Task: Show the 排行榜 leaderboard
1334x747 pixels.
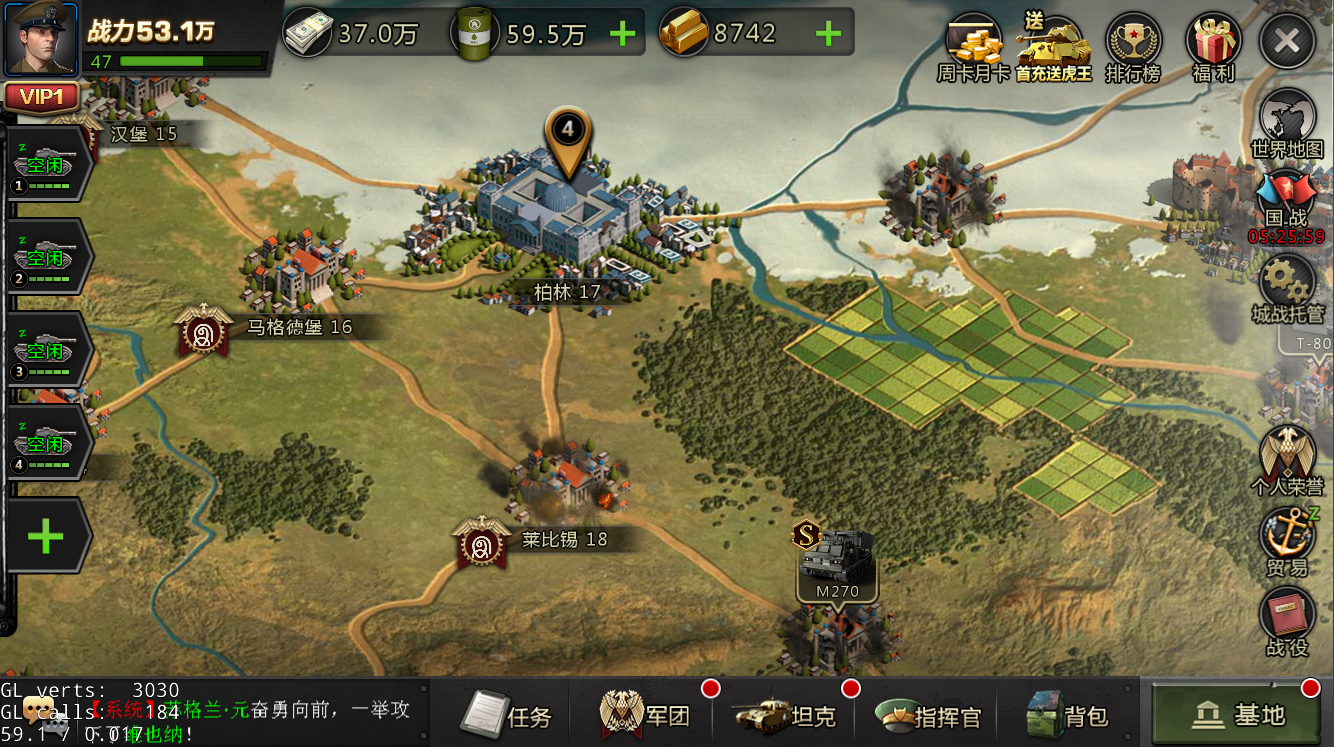Action: 1133,47
